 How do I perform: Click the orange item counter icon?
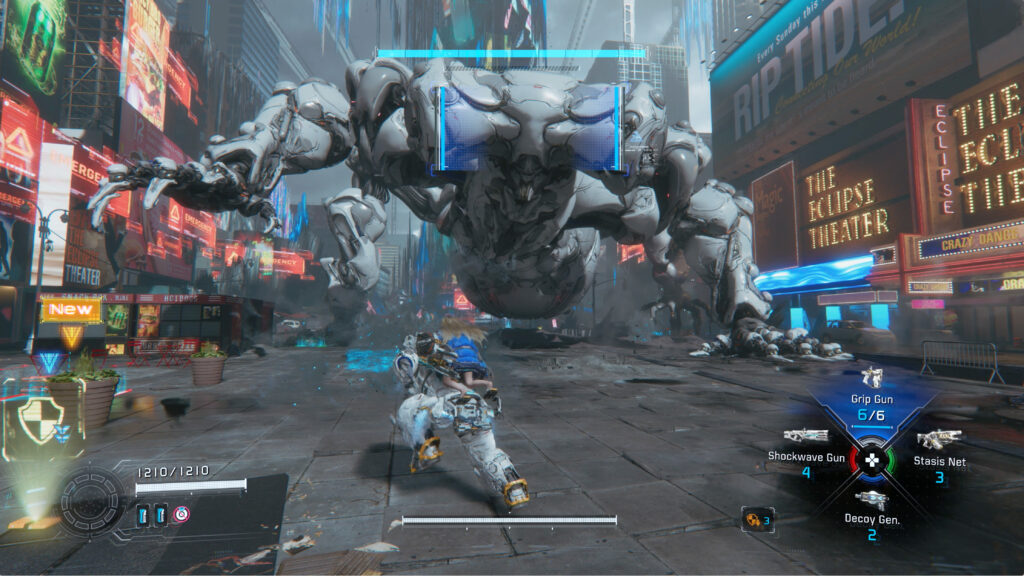[756, 519]
